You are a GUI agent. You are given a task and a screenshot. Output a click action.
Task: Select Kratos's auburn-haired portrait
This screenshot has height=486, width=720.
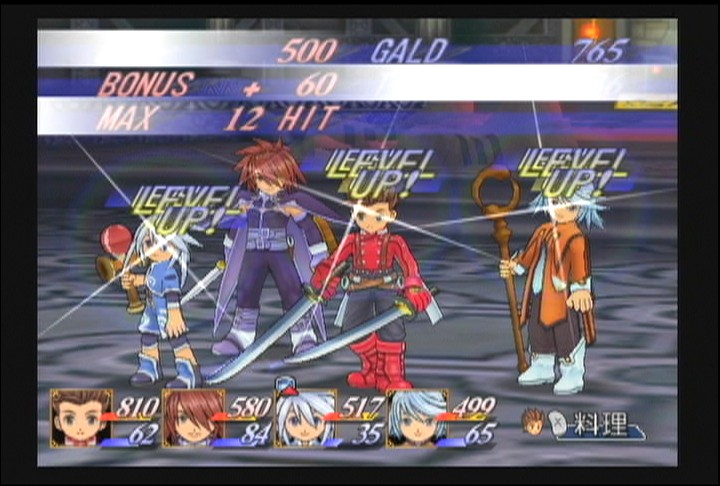192,417
